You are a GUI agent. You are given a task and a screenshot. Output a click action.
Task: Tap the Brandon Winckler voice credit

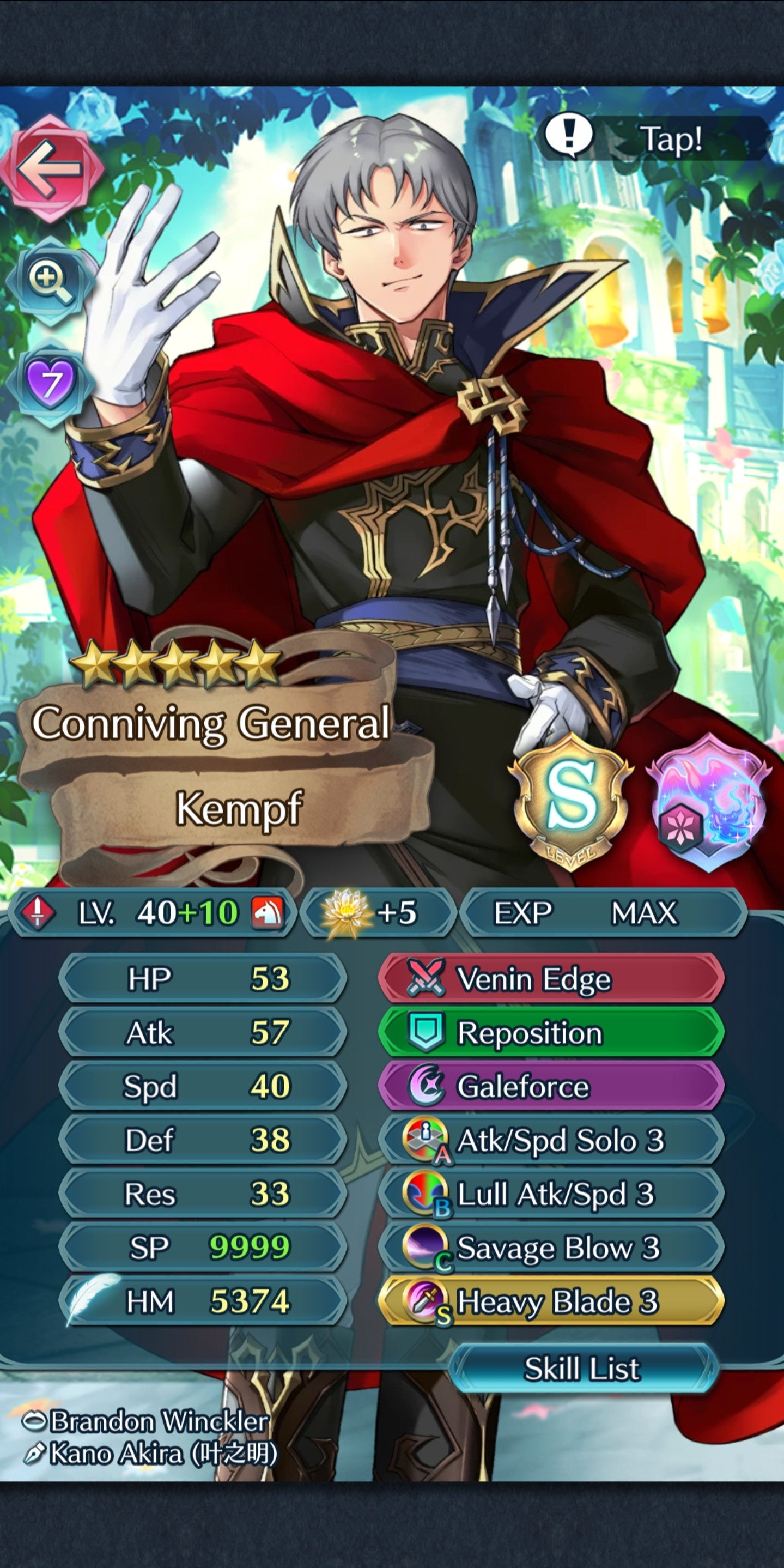click(141, 1420)
